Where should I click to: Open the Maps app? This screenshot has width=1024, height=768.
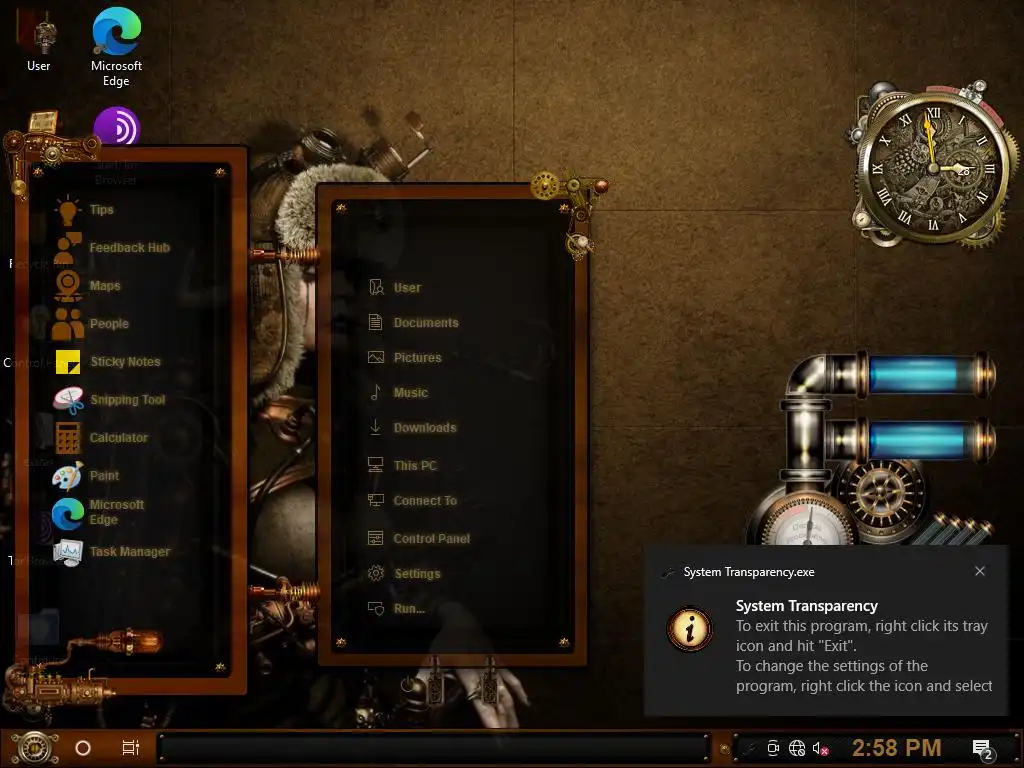pos(104,286)
